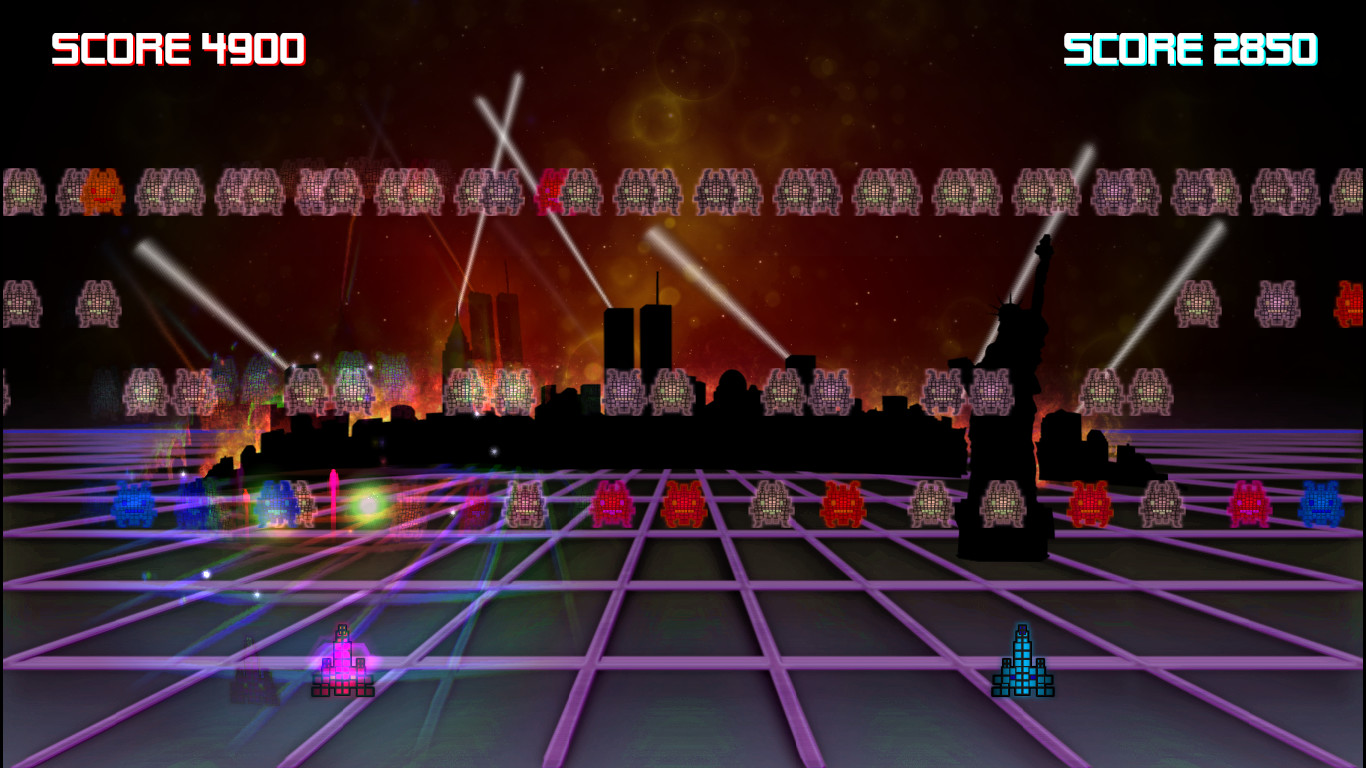Click the SCORE 4900 text at top left

tap(178, 45)
